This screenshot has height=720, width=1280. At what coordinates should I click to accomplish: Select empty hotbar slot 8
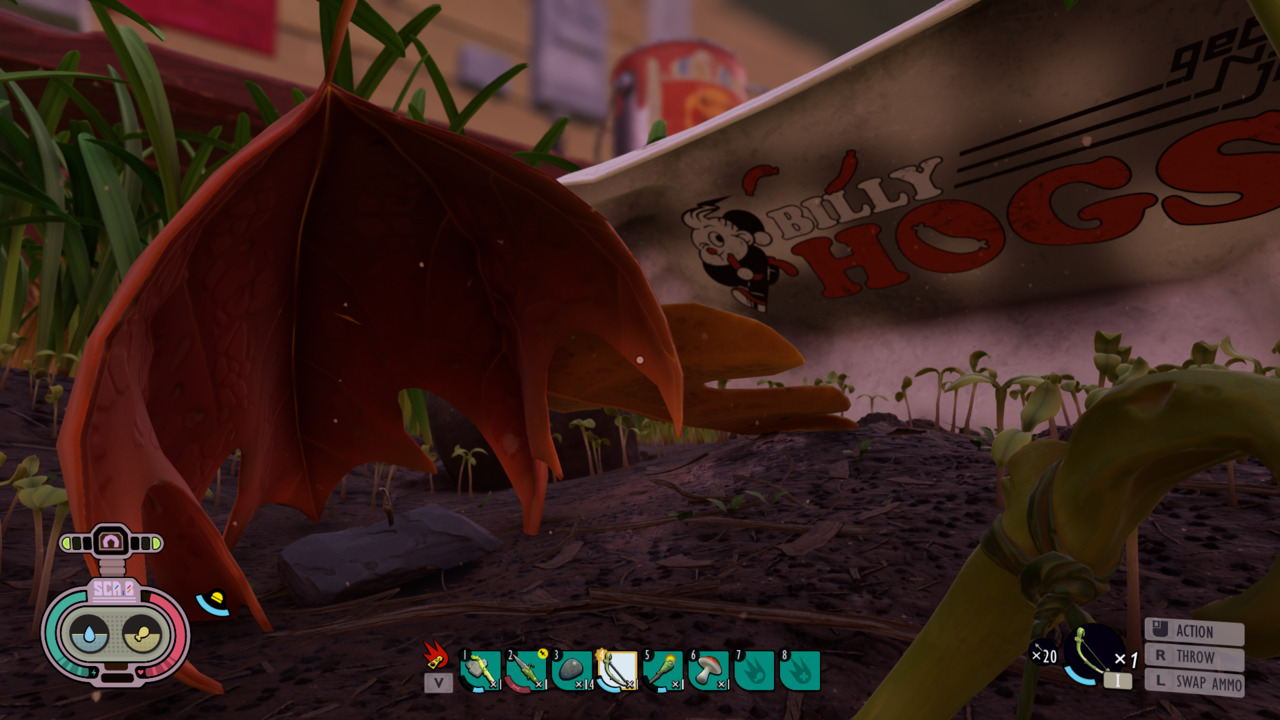click(x=800, y=668)
